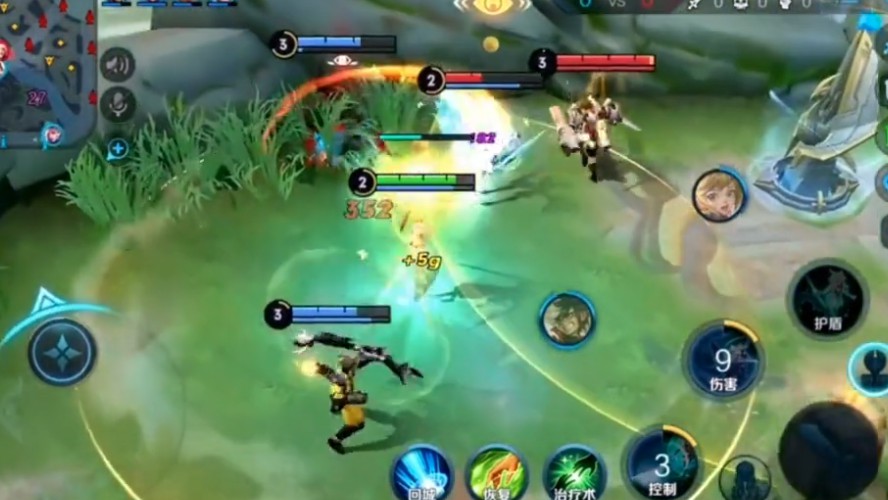Target the blonde enemy hero portrait
The image size is (888, 500).
tap(719, 195)
